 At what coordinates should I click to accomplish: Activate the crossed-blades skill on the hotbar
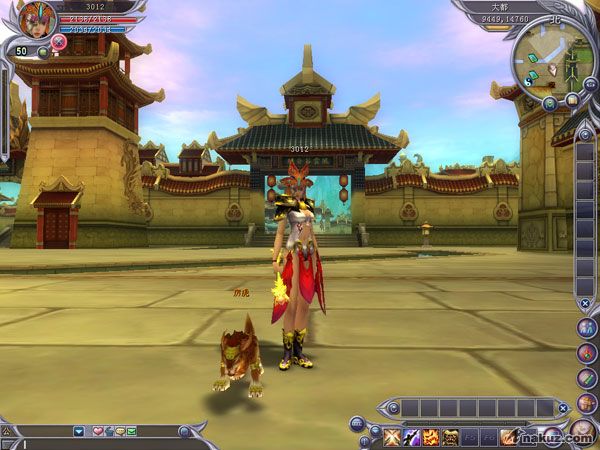390,437
